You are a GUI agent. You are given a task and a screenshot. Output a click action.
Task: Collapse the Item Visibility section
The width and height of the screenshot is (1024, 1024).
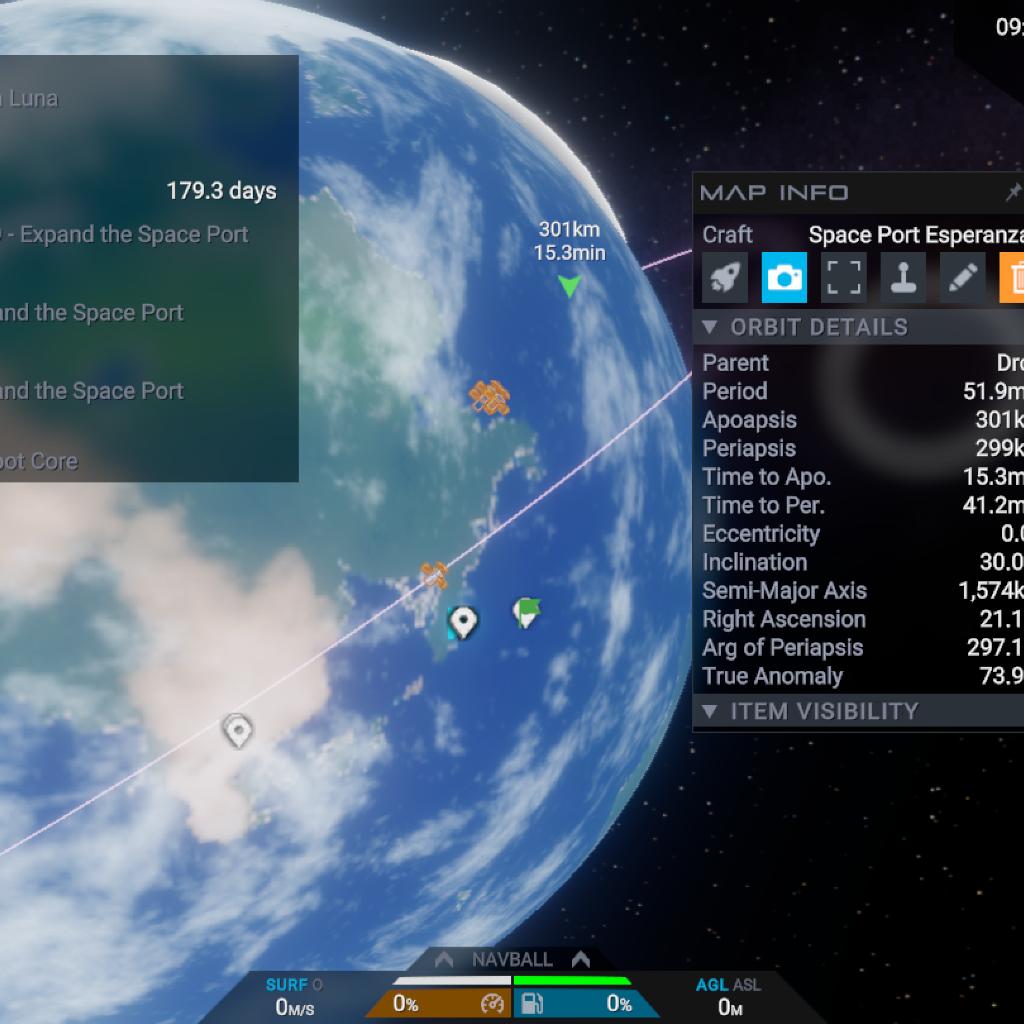point(710,711)
